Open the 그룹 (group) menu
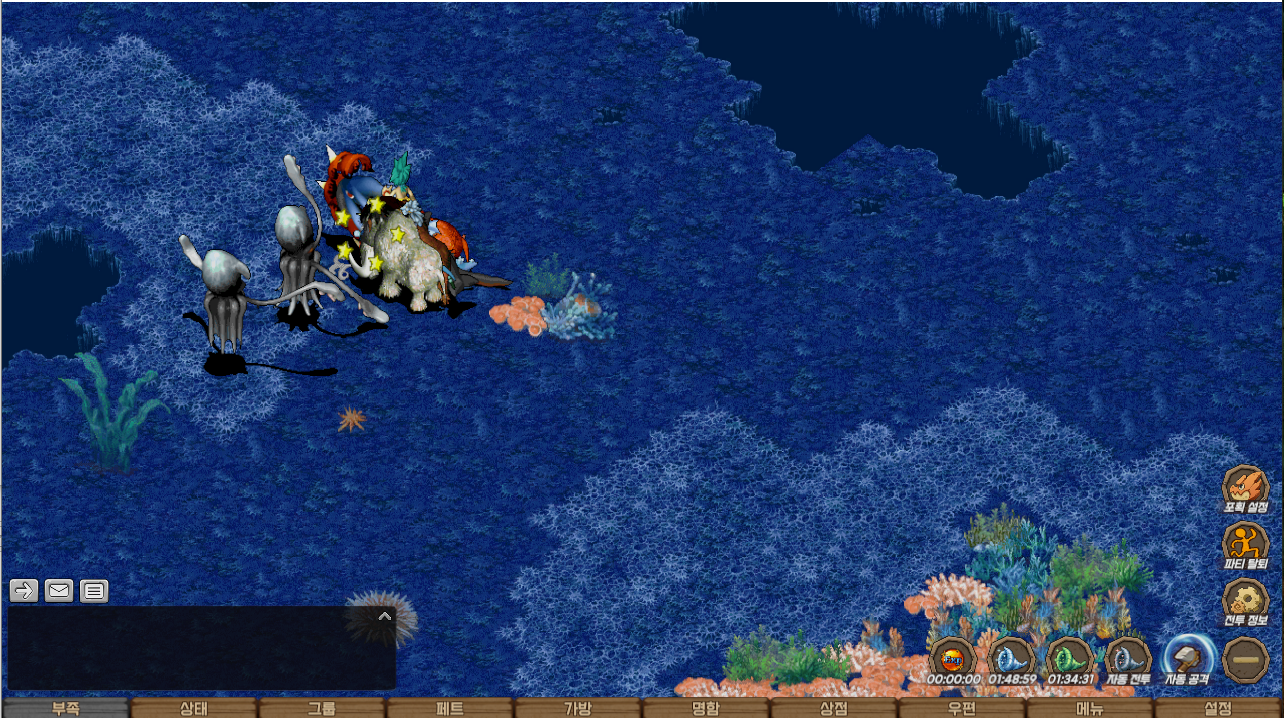Screen dimensions: 1284x718 point(321,708)
